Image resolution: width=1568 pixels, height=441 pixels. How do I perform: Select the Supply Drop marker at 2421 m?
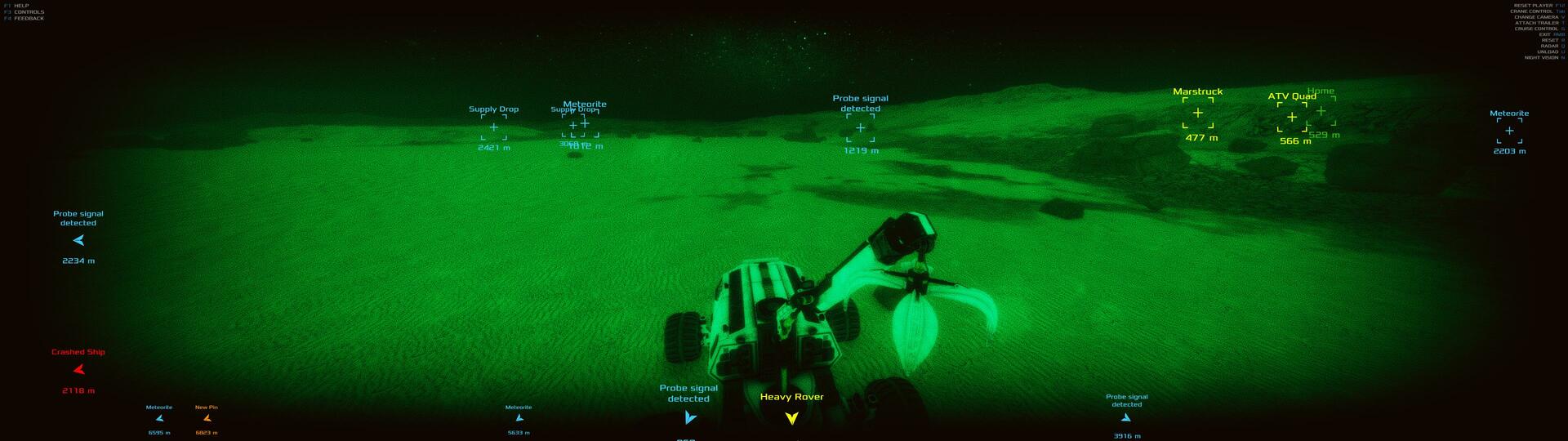pyautogui.click(x=493, y=127)
